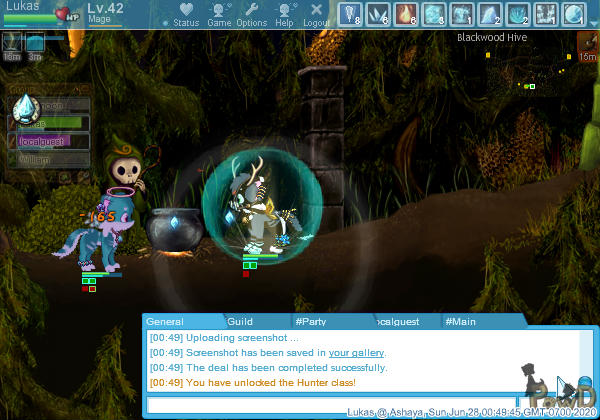The image size is (600, 420).
Task: Switch to the #Party chat tab
Action: tap(312, 321)
